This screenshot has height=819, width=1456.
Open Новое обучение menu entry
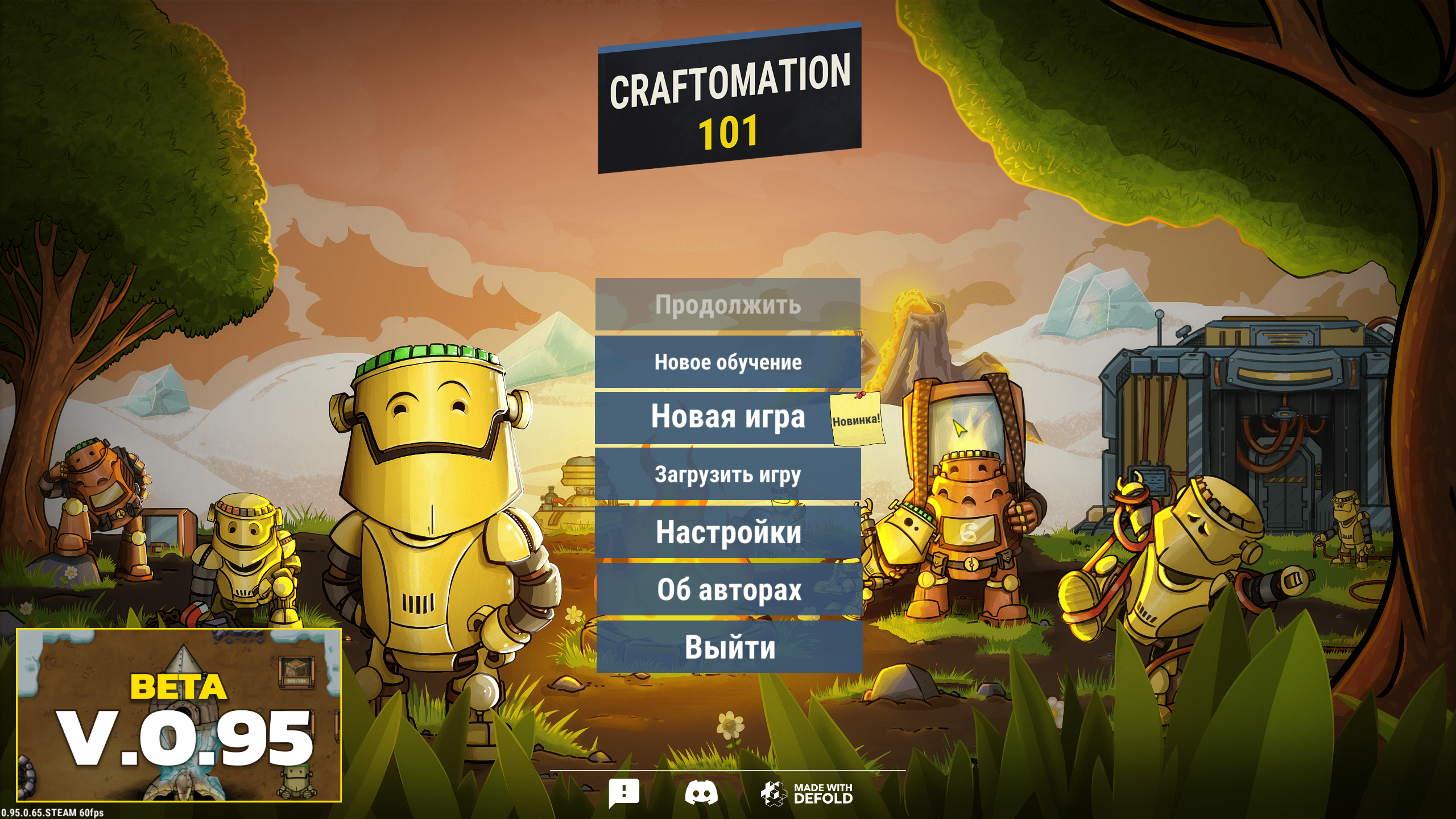(x=728, y=362)
